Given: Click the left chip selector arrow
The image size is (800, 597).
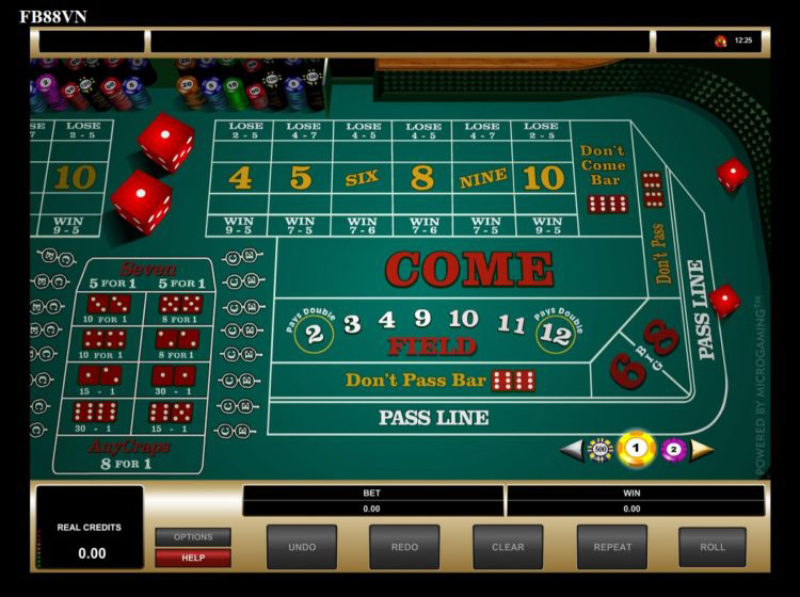Looking at the screenshot, I should (572, 450).
